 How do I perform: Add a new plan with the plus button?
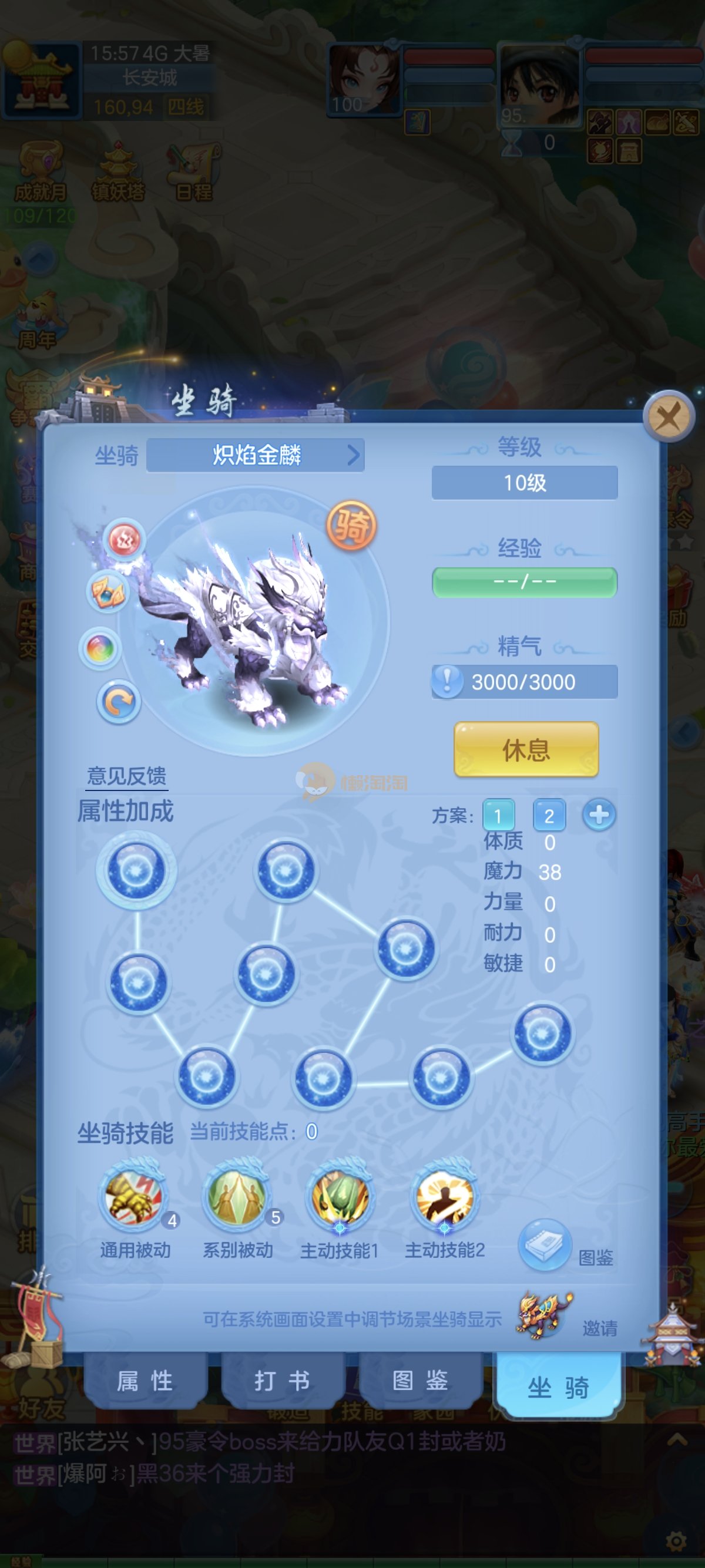(x=599, y=815)
